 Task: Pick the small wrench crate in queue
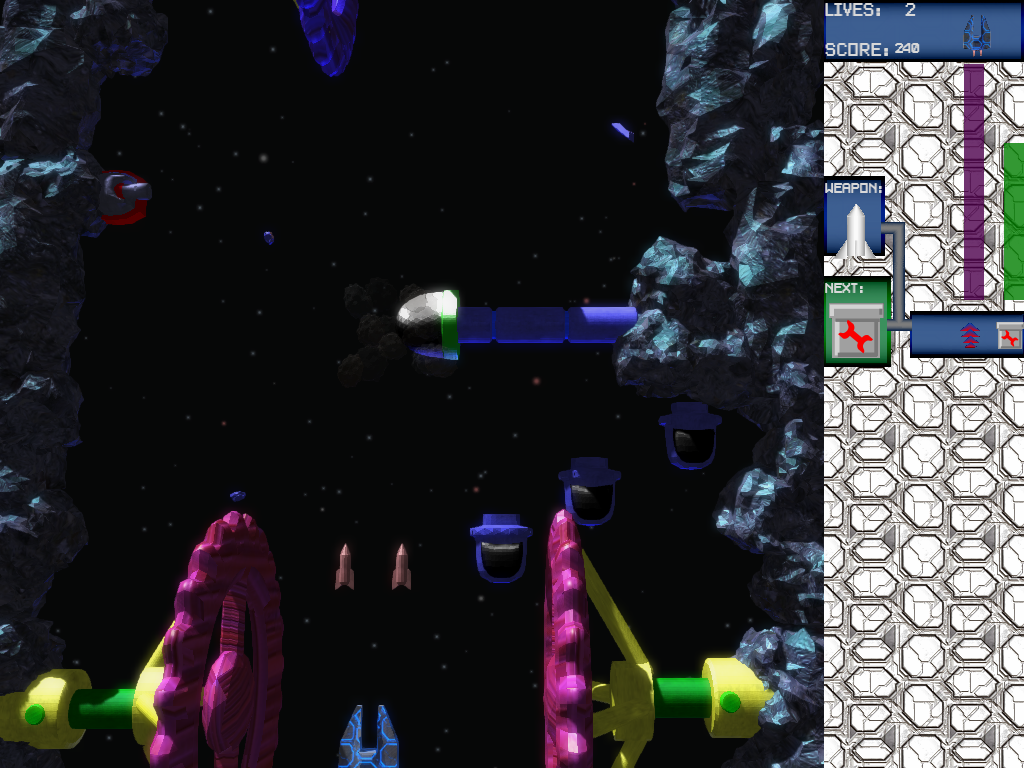[x=1010, y=337]
